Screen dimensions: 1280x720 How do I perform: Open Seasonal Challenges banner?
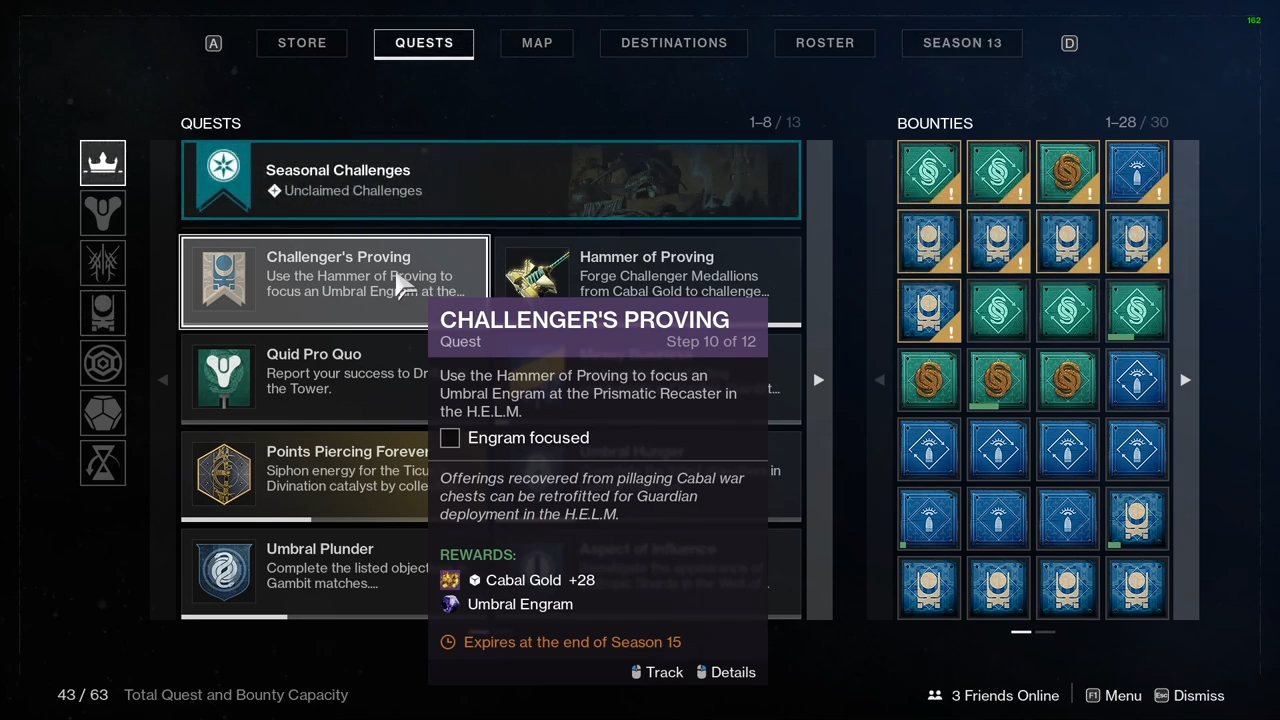490,180
